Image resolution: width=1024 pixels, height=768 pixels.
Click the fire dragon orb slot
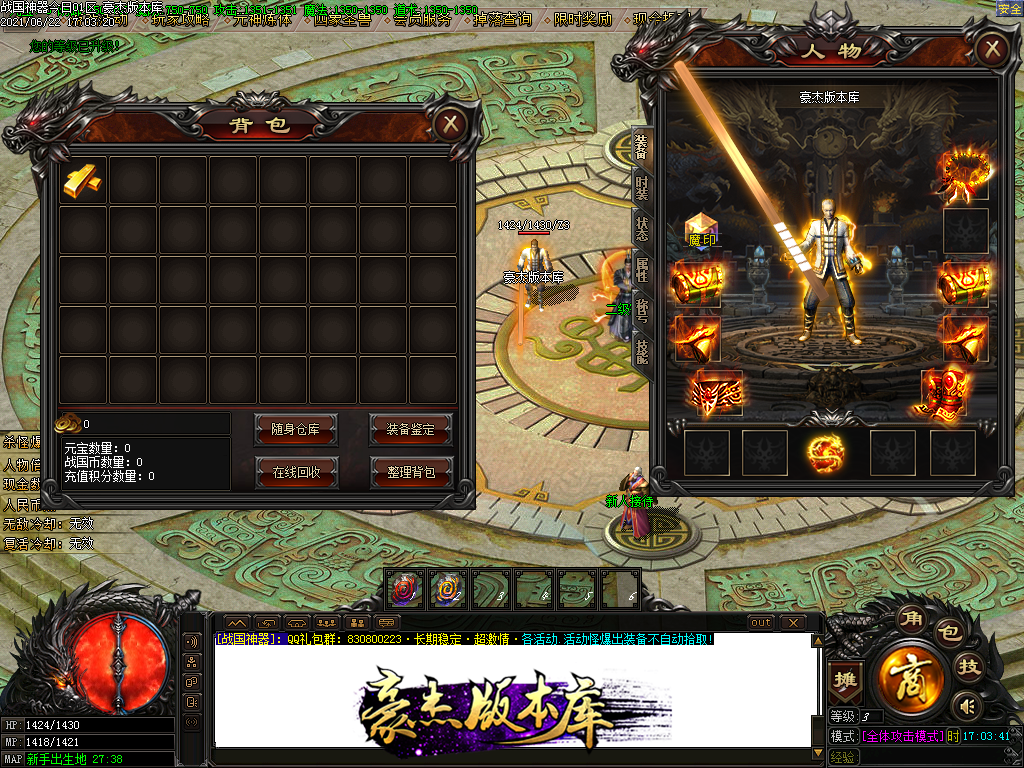(826, 452)
